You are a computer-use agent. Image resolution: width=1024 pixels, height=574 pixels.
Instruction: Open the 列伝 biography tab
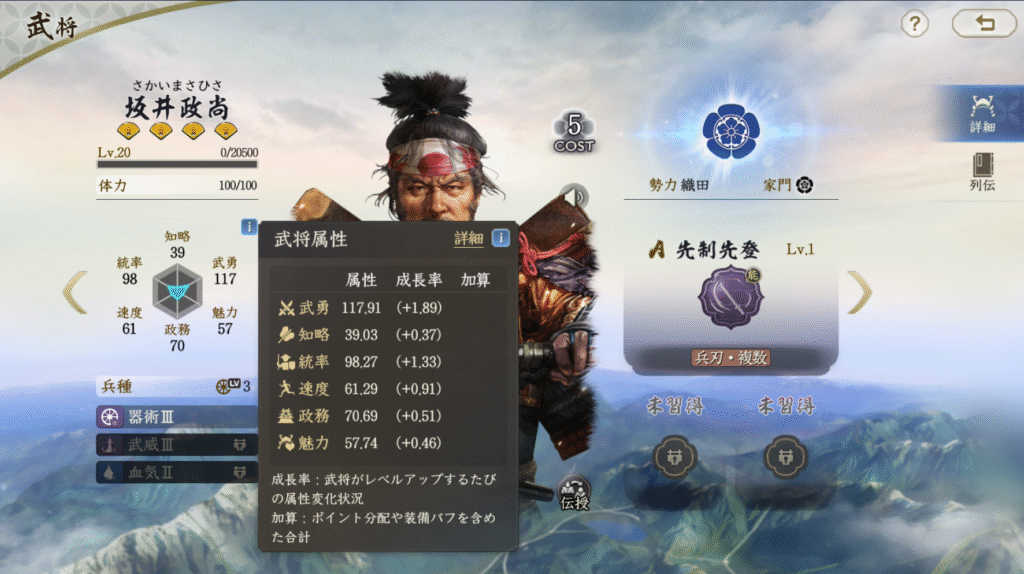point(981,171)
